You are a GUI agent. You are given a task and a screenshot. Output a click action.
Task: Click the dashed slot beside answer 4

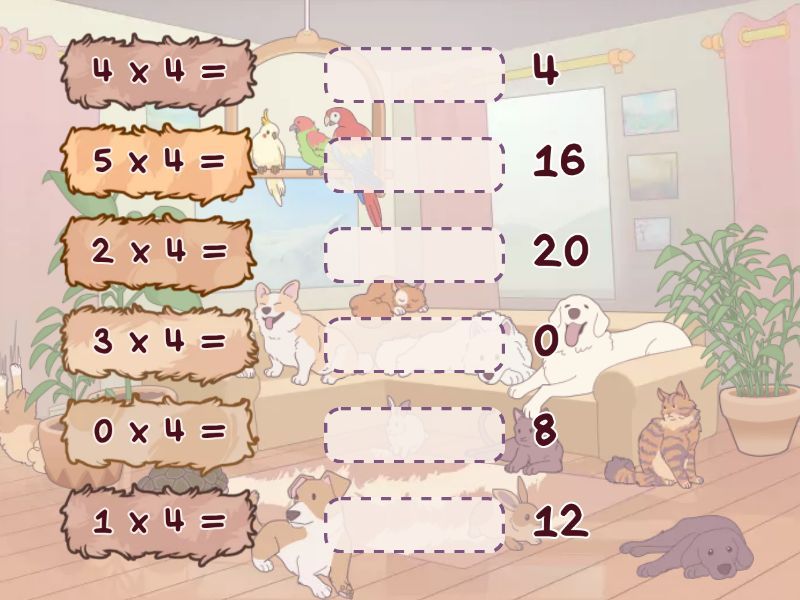click(414, 74)
